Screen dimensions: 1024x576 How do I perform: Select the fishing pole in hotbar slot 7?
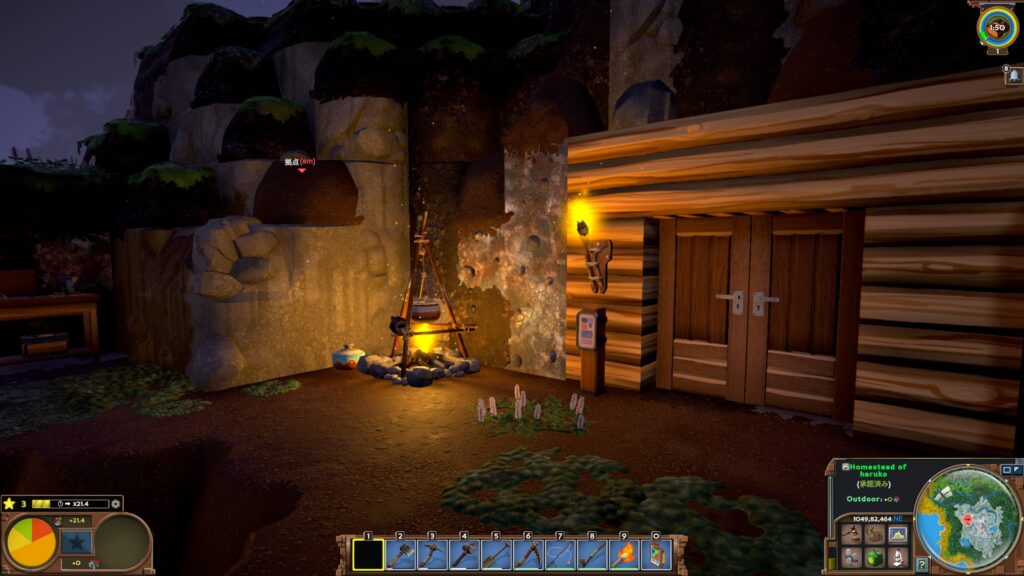tap(560, 554)
